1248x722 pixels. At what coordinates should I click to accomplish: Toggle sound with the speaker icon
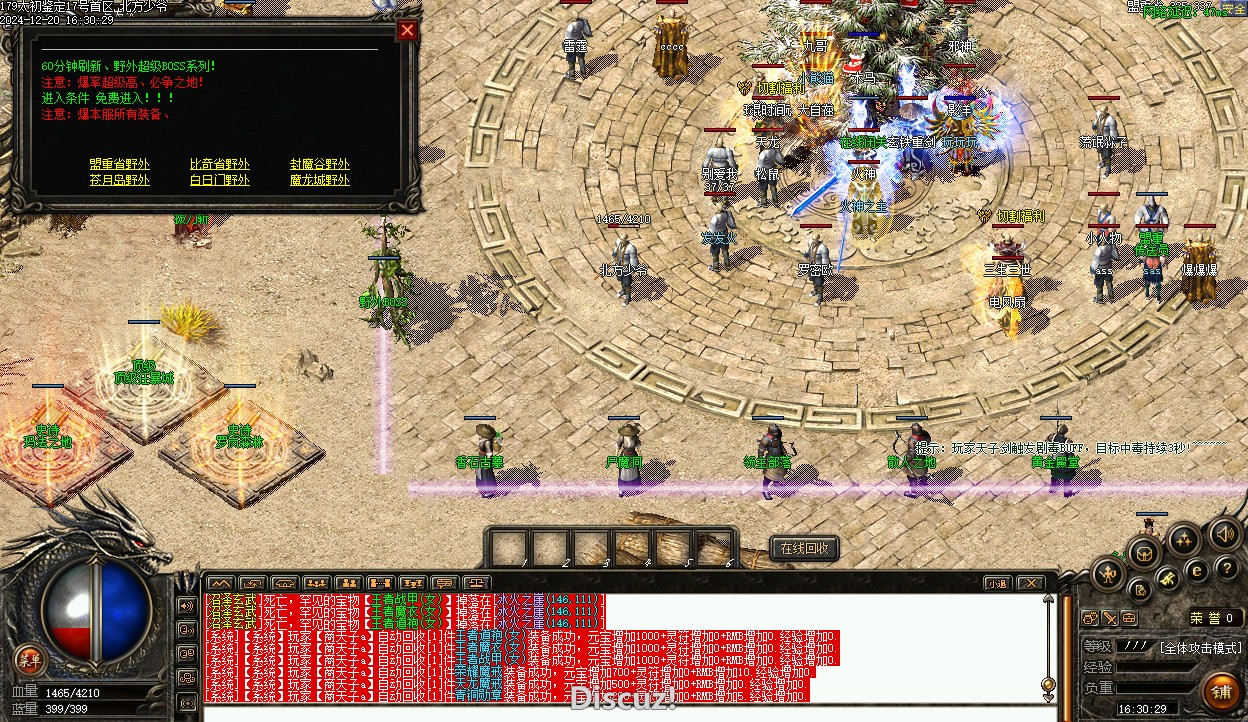[1224, 533]
